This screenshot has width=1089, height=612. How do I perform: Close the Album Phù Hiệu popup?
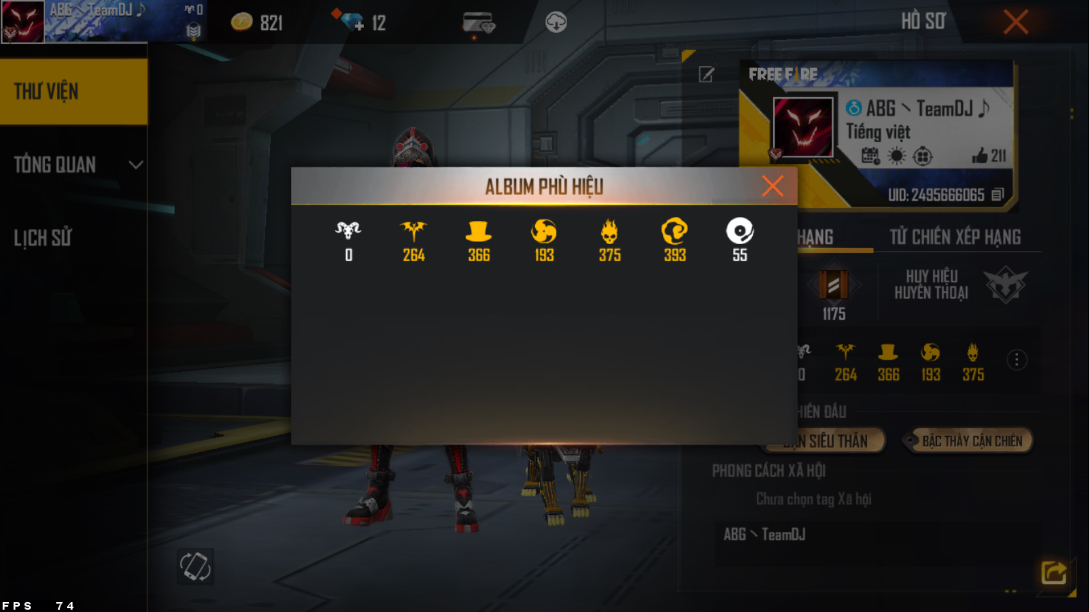click(772, 186)
